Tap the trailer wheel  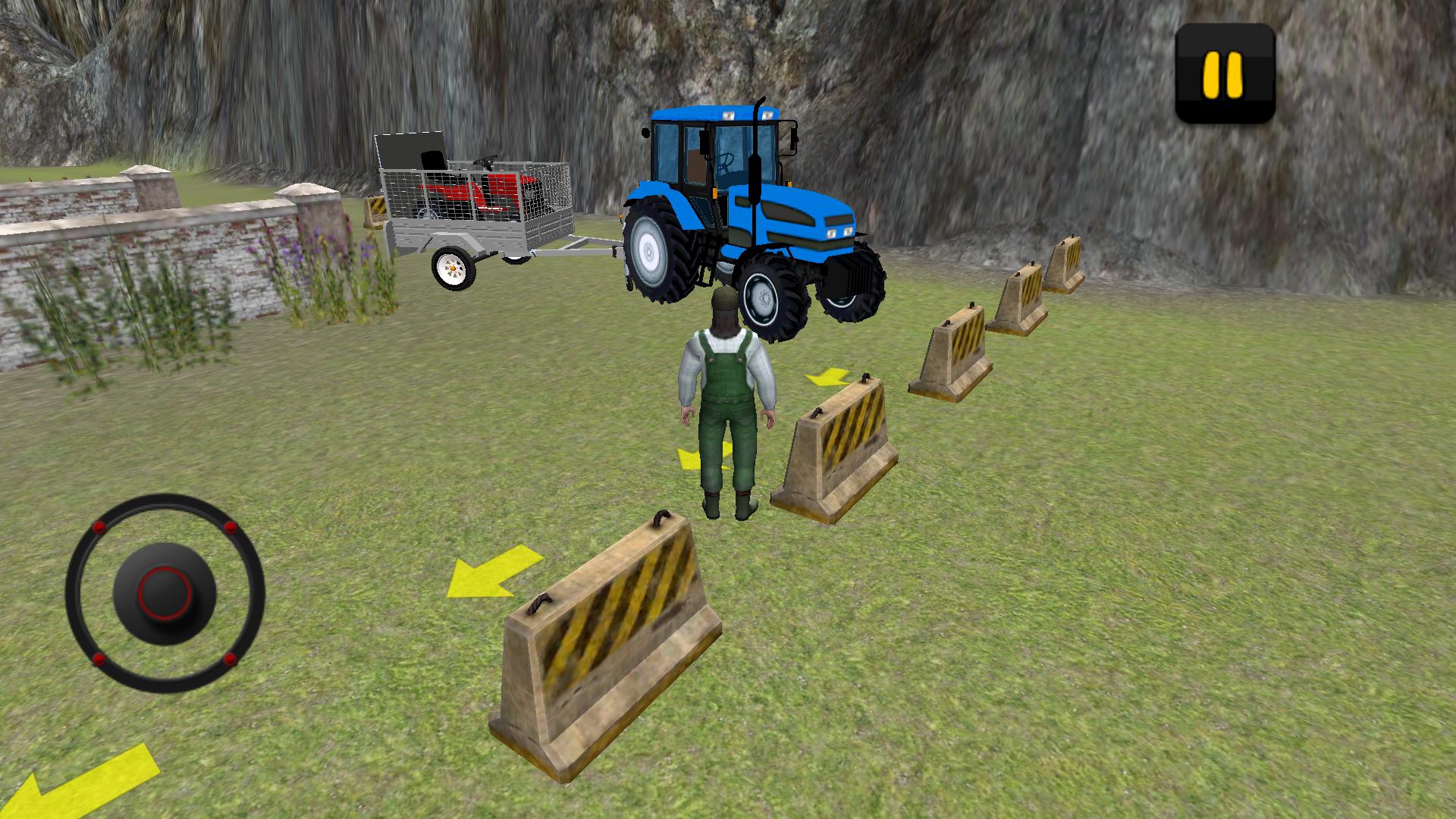pos(453,267)
